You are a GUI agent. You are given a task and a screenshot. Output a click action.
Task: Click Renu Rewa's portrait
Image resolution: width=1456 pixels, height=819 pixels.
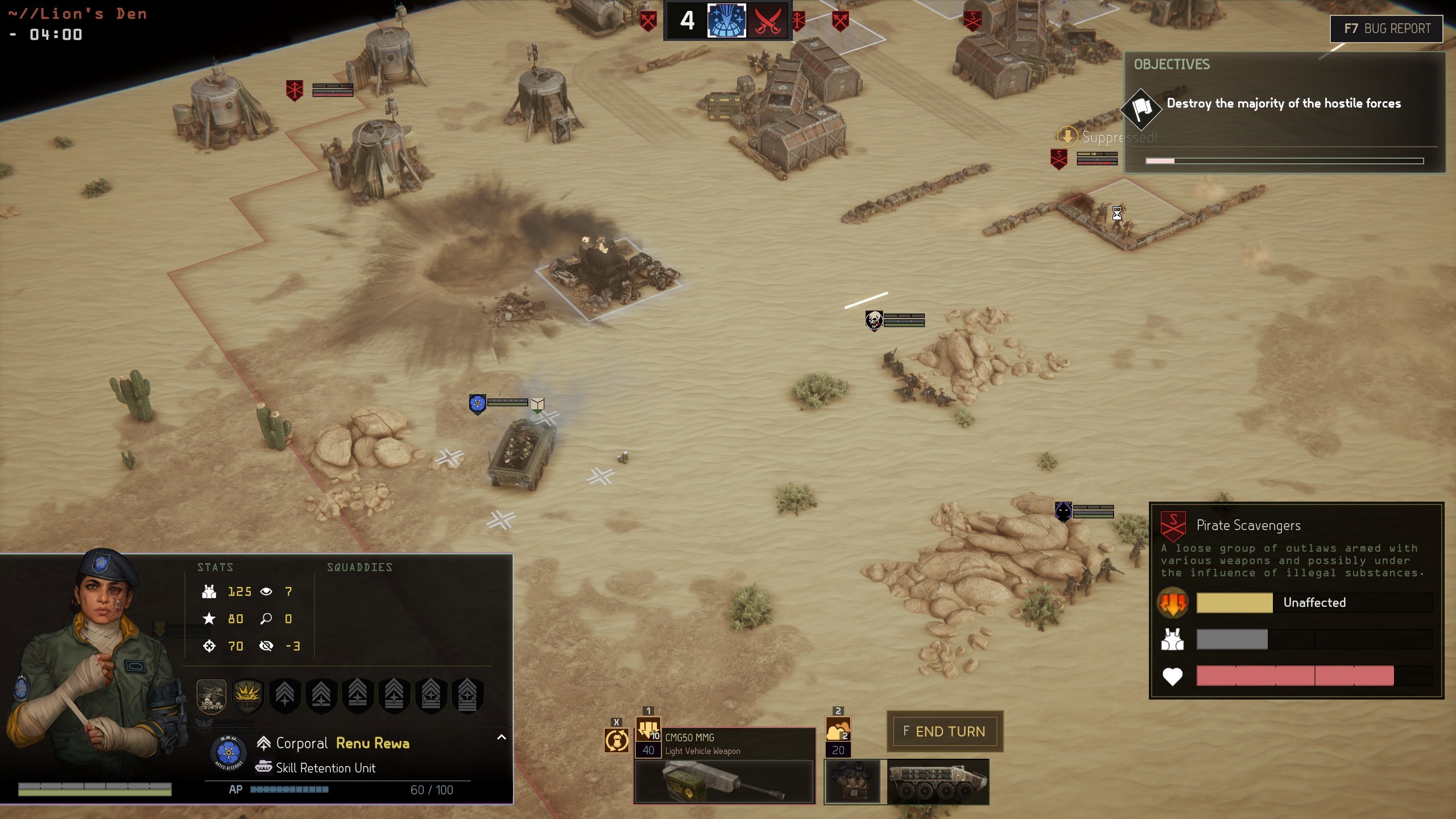pyautogui.click(x=97, y=654)
